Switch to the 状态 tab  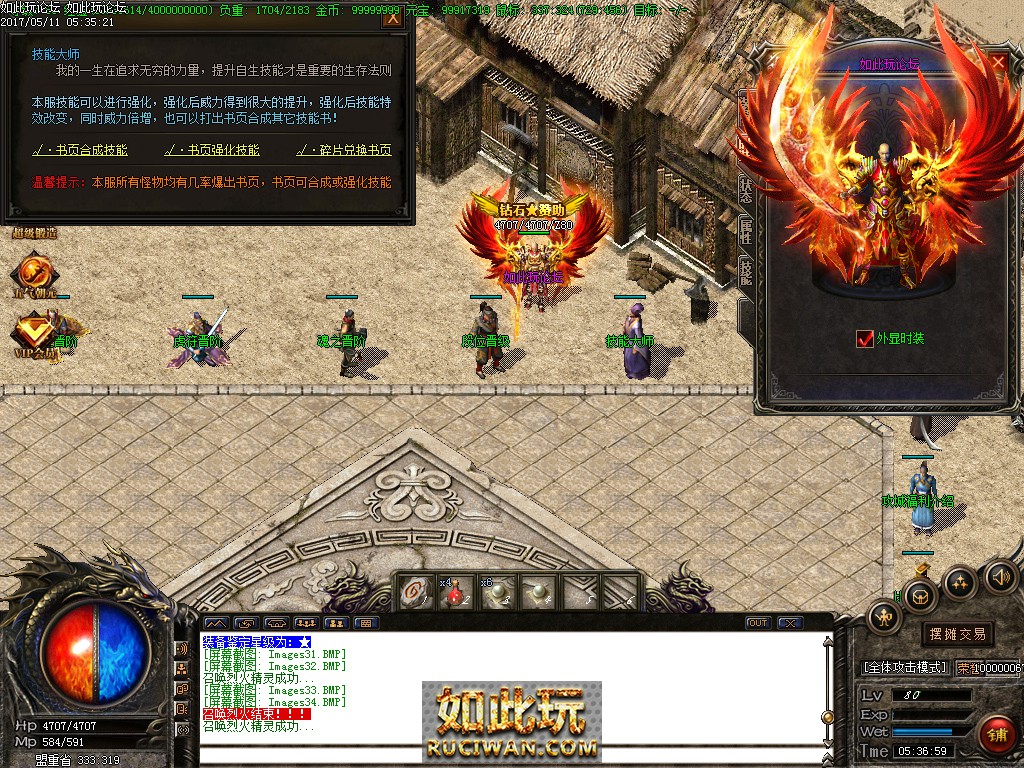pos(746,189)
